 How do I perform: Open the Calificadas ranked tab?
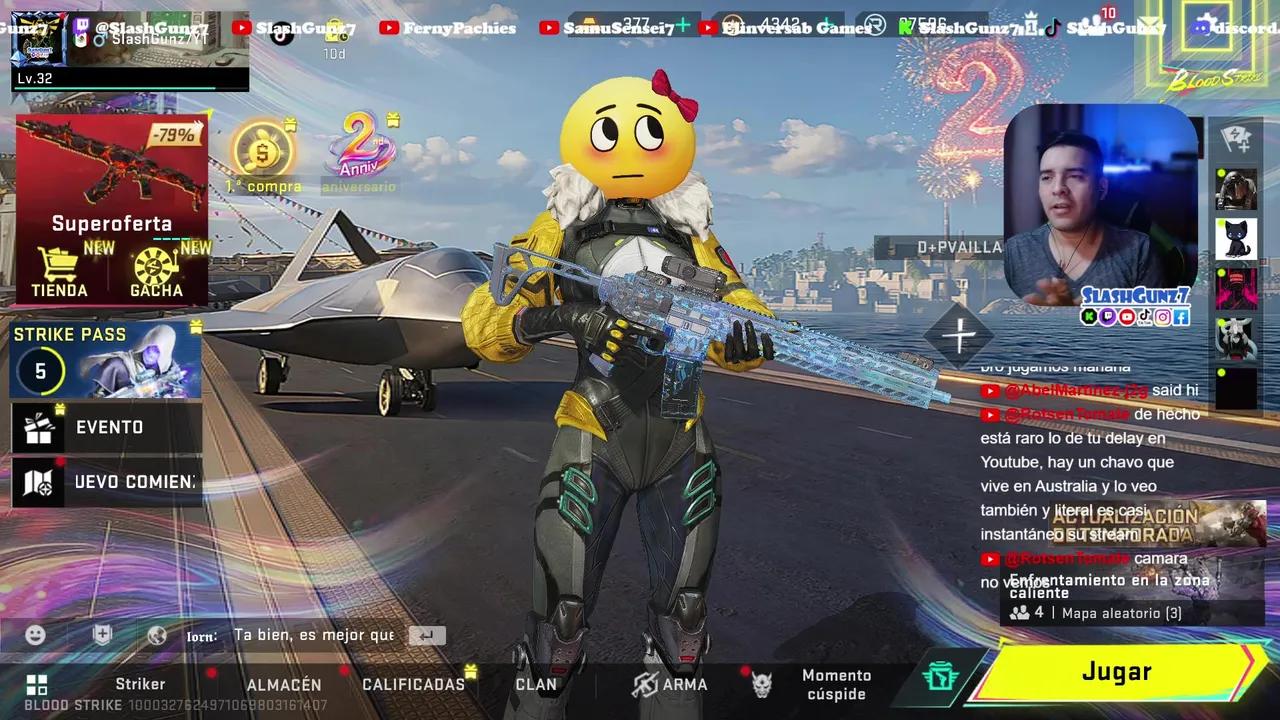pos(413,685)
